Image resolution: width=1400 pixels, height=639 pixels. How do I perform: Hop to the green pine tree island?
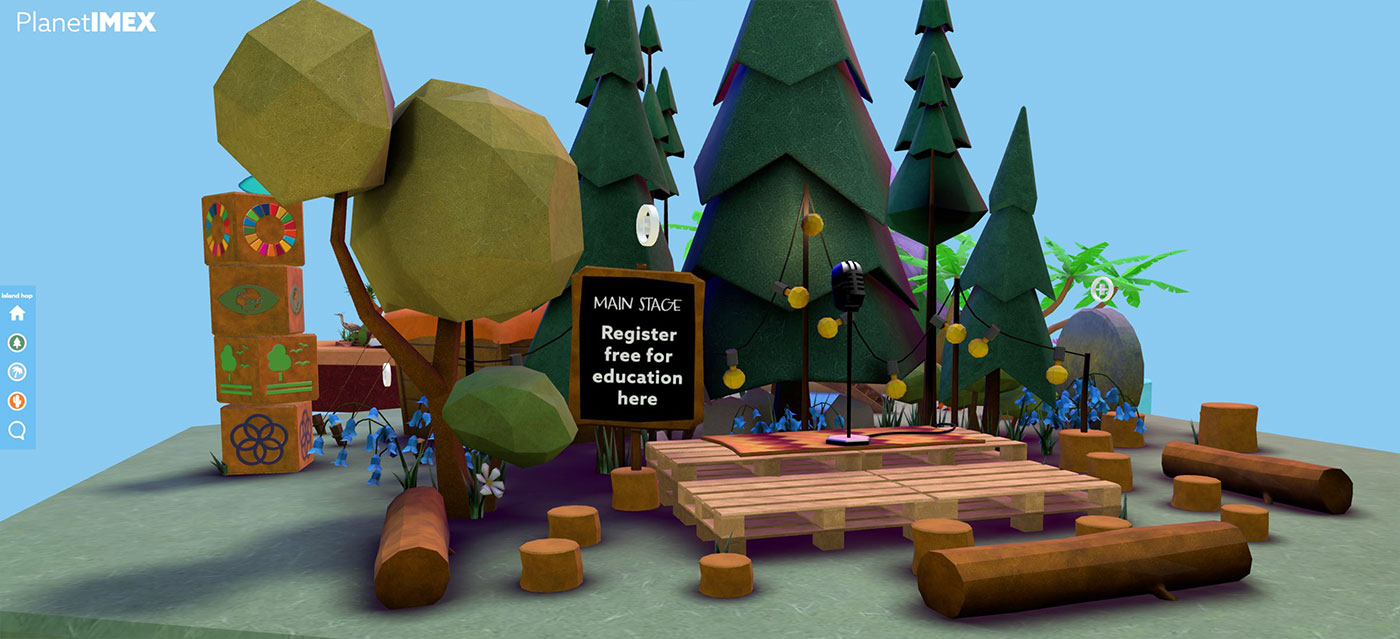click(17, 343)
